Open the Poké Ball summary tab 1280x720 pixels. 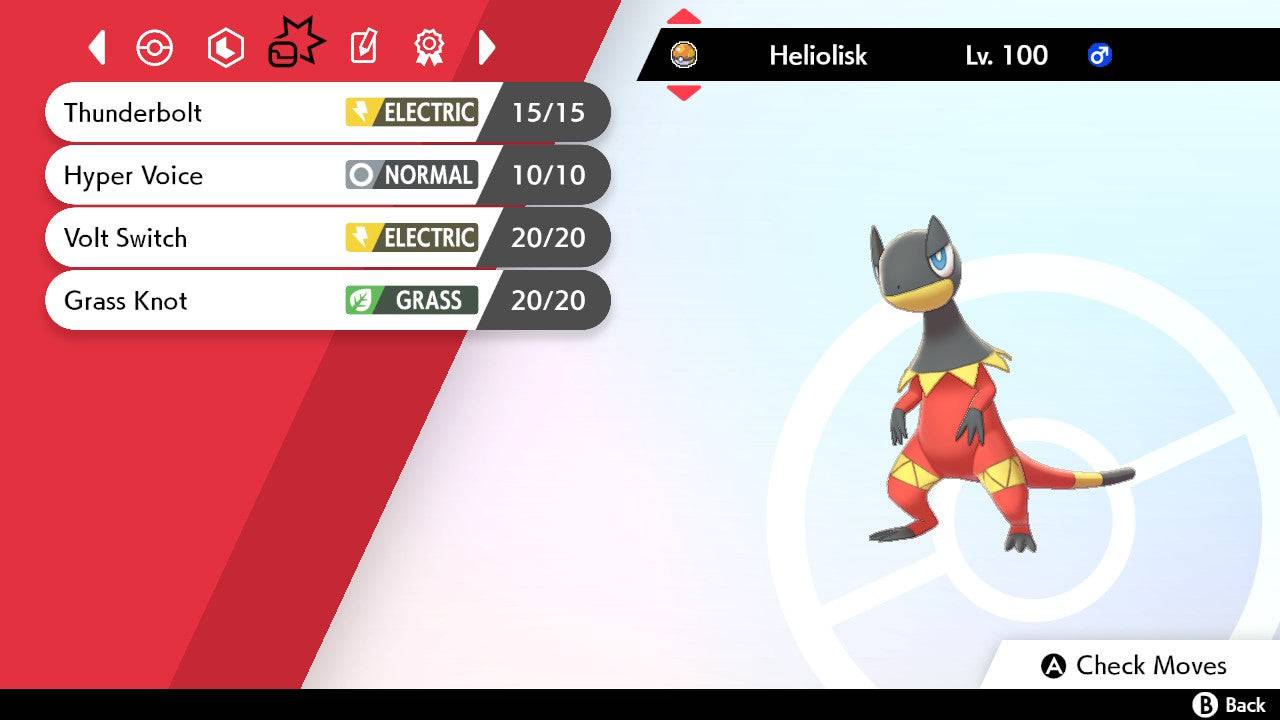point(155,48)
